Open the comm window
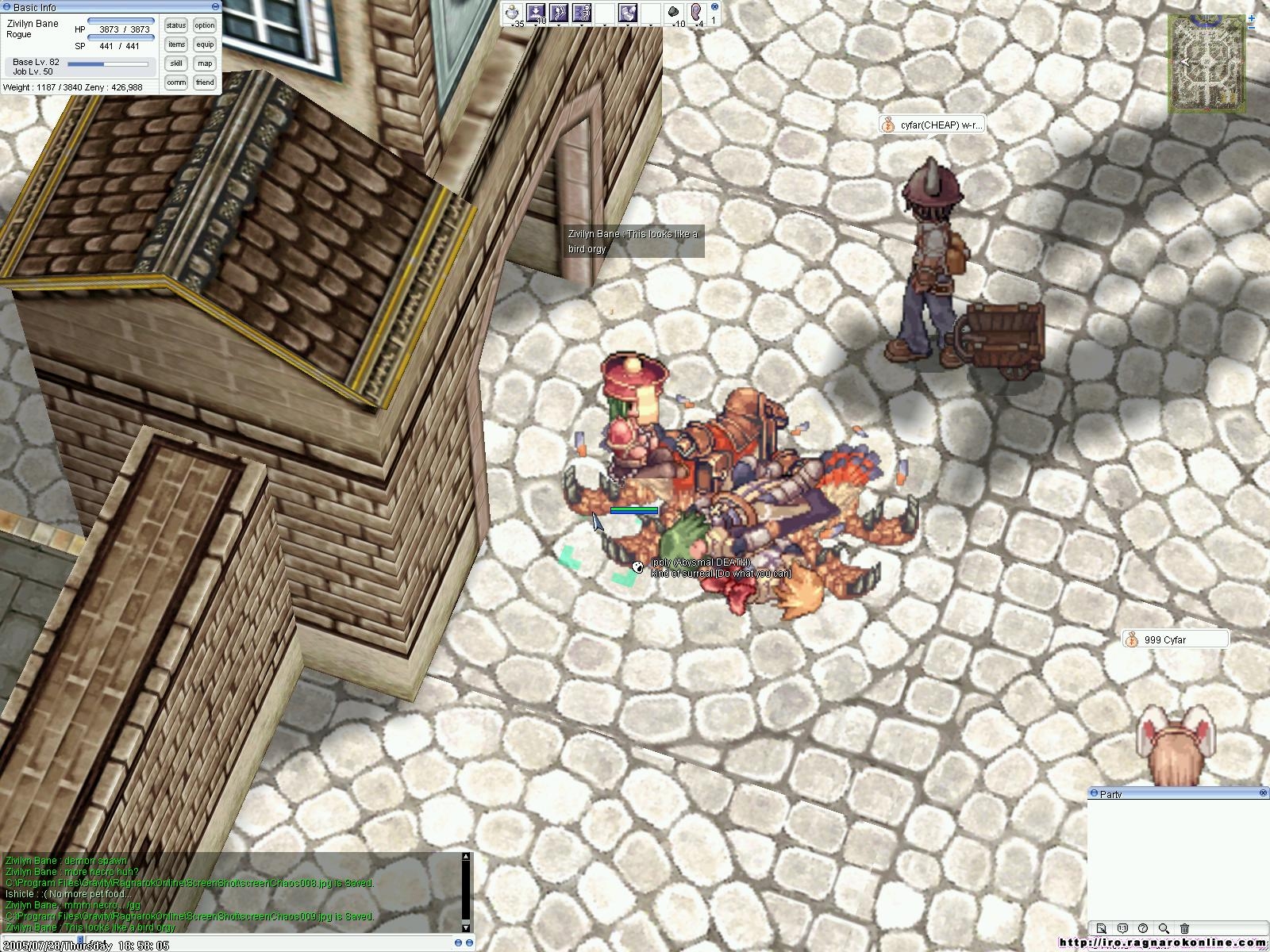The image size is (1270, 952). [176, 83]
